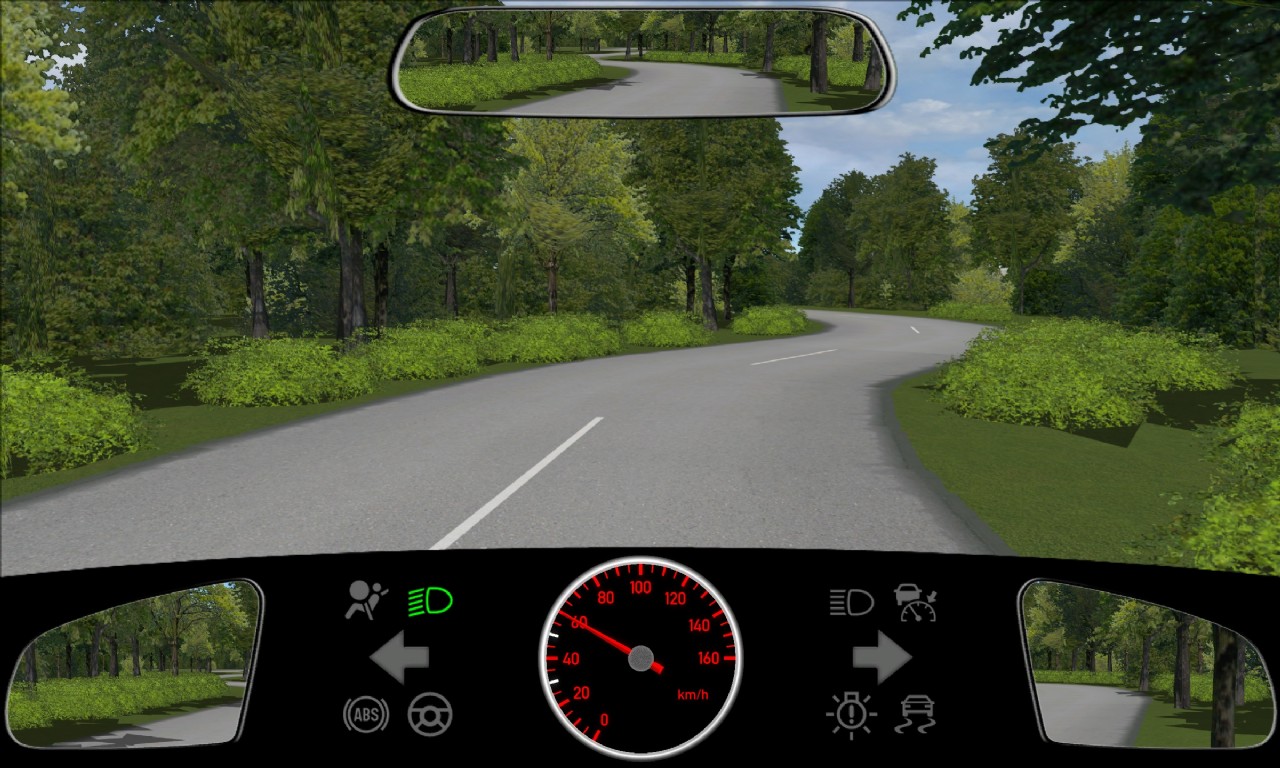
Task: Select the car with speedometer cruise control icon
Action: 916,602
